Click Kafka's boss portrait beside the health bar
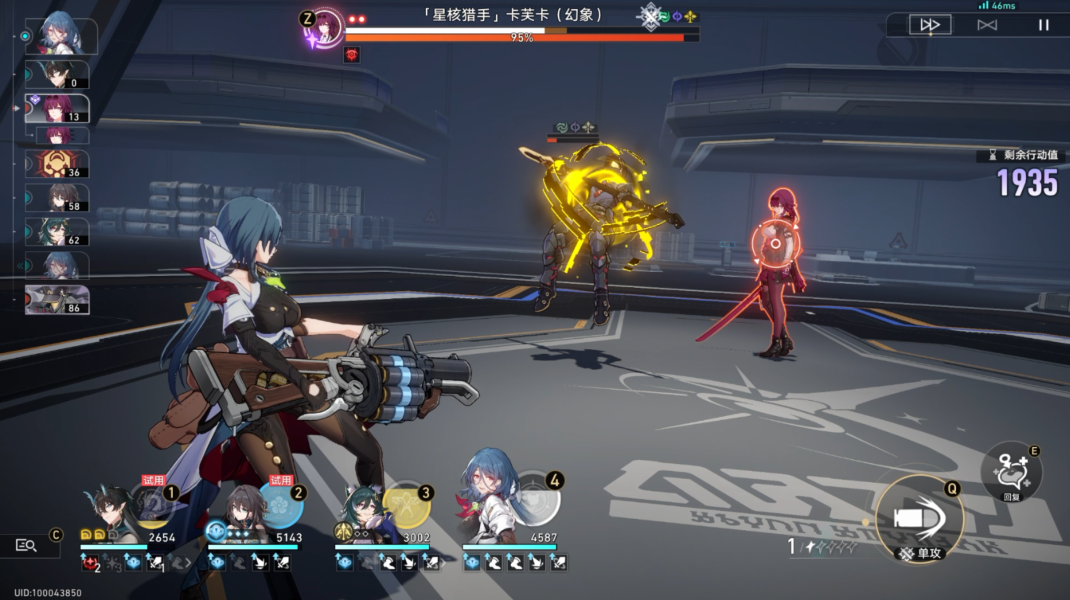1070x600 pixels. coord(327,27)
